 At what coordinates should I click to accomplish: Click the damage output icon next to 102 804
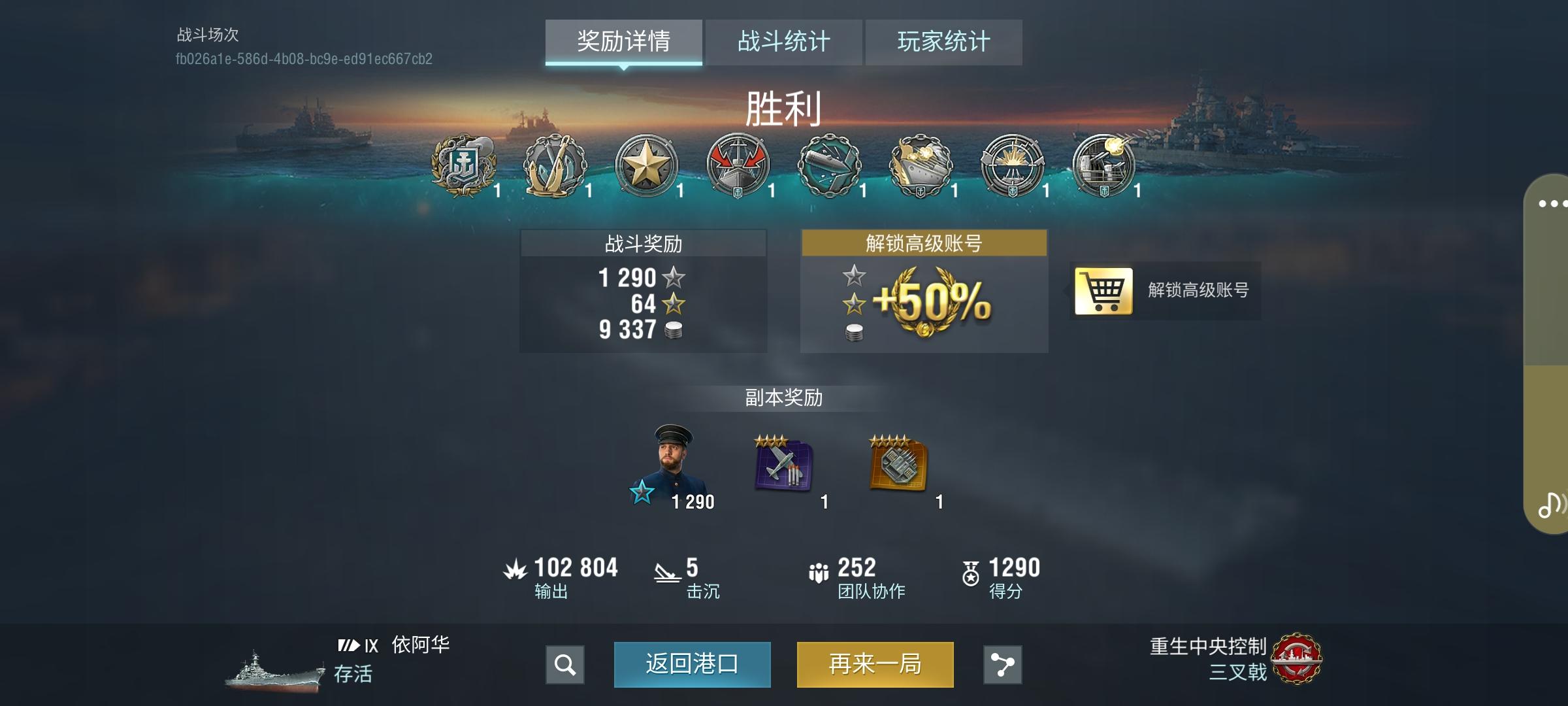[x=517, y=568]
